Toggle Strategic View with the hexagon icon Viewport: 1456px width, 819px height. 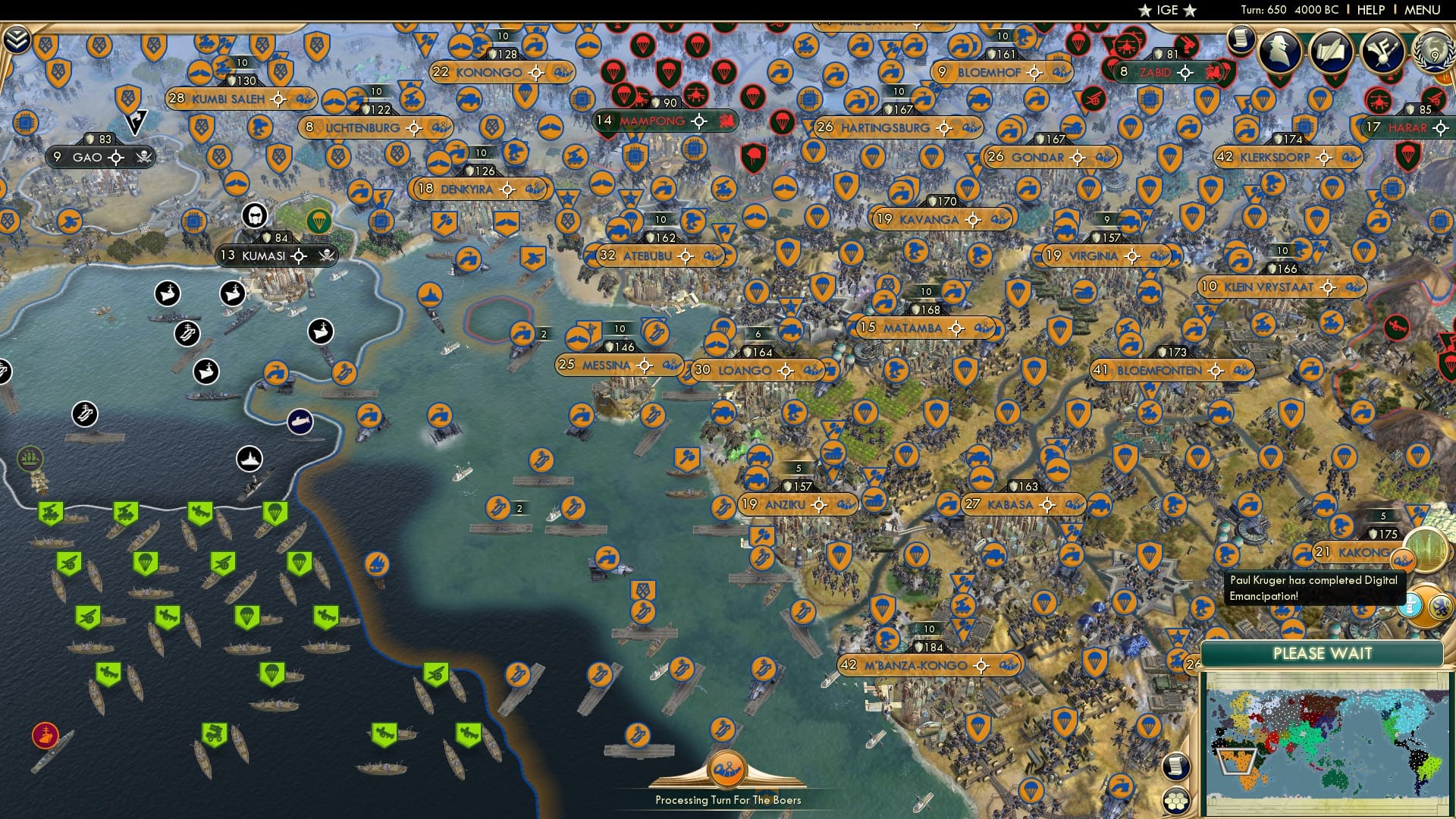pyautogui.click(x=1178, y=801)
